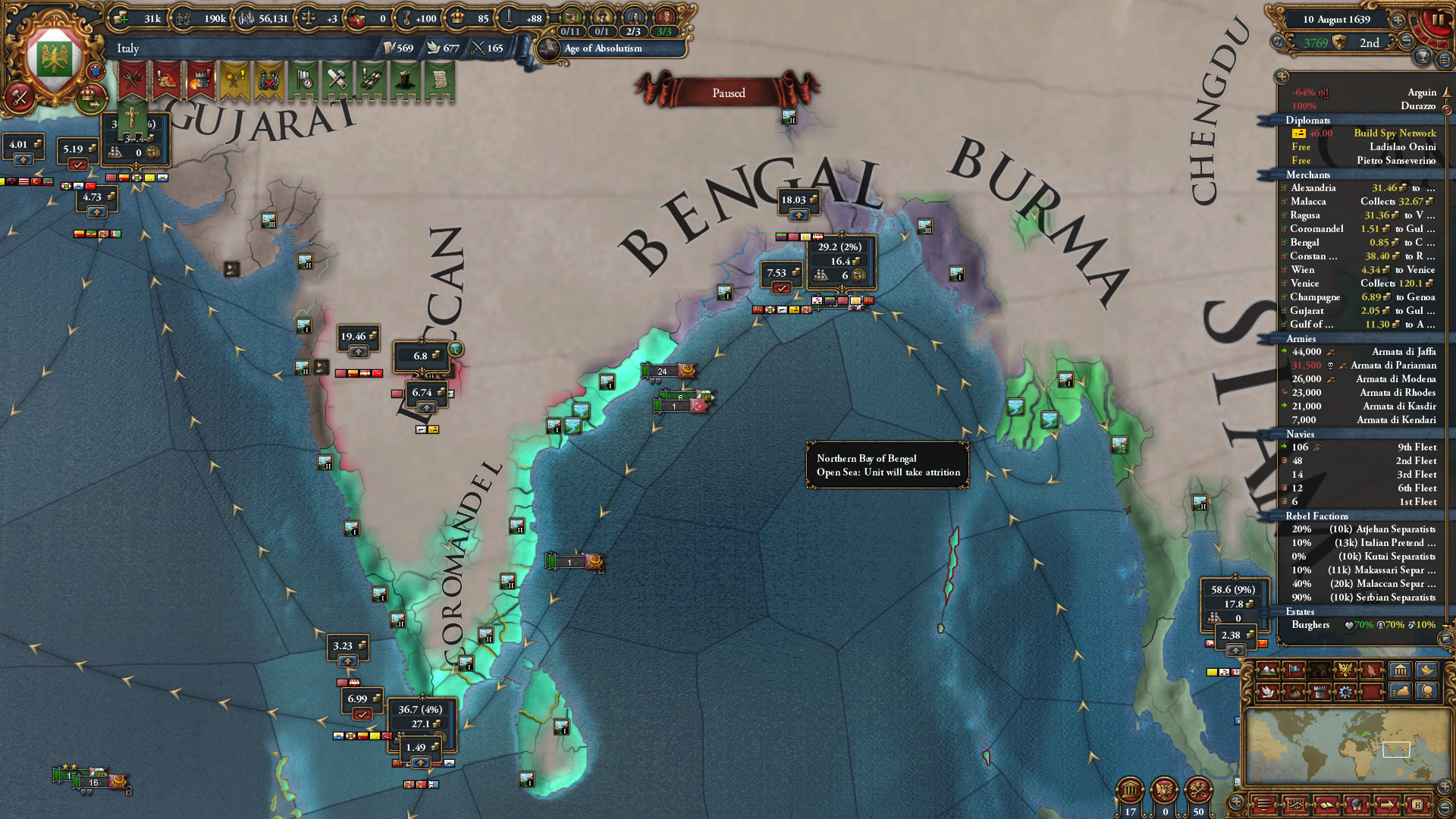
Task: Zoom in using the minimap plus button
Action: pyautogui.click(x=1444, y=786)
